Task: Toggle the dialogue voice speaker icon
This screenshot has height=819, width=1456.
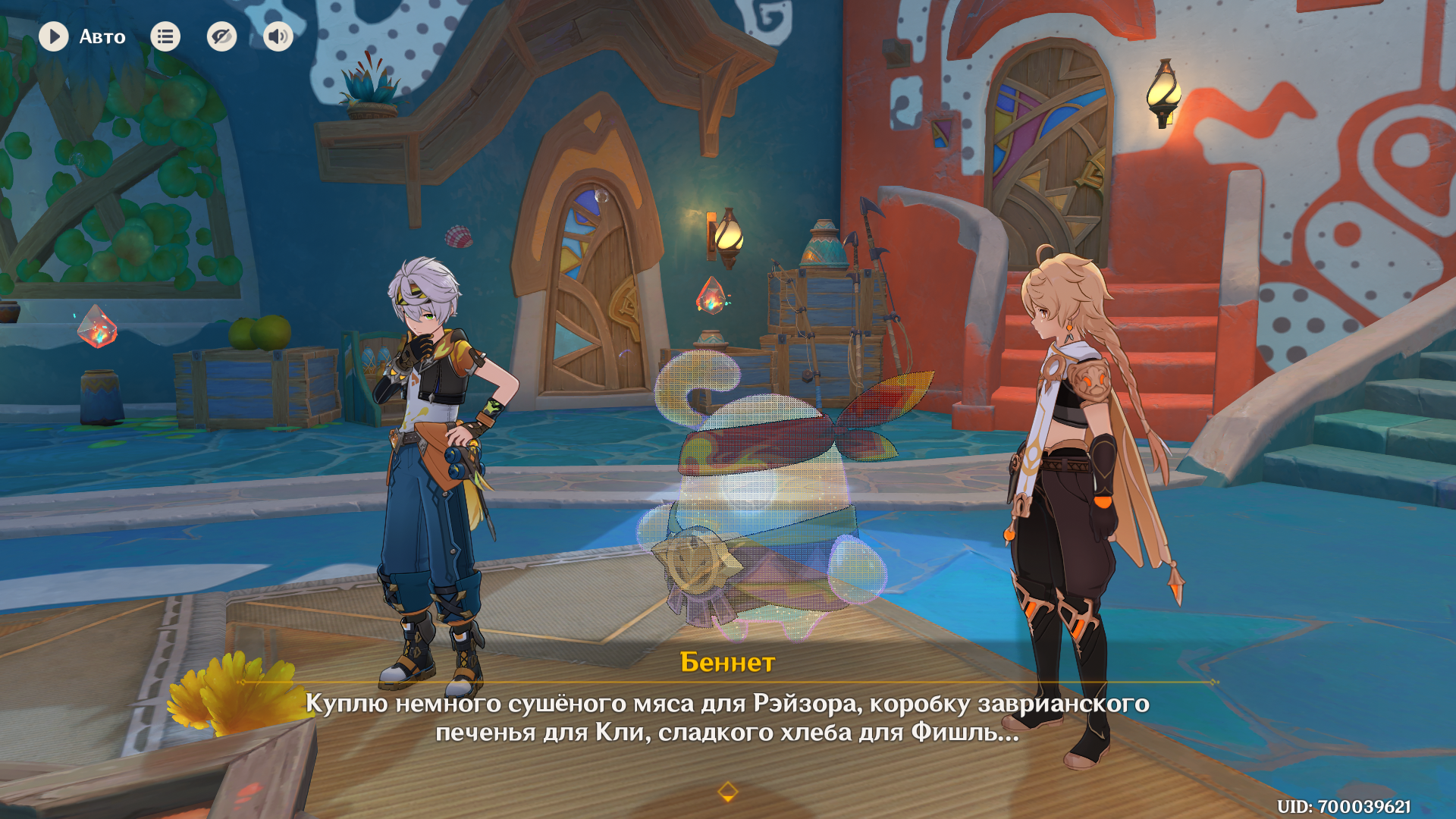Action: pos(278,36)
